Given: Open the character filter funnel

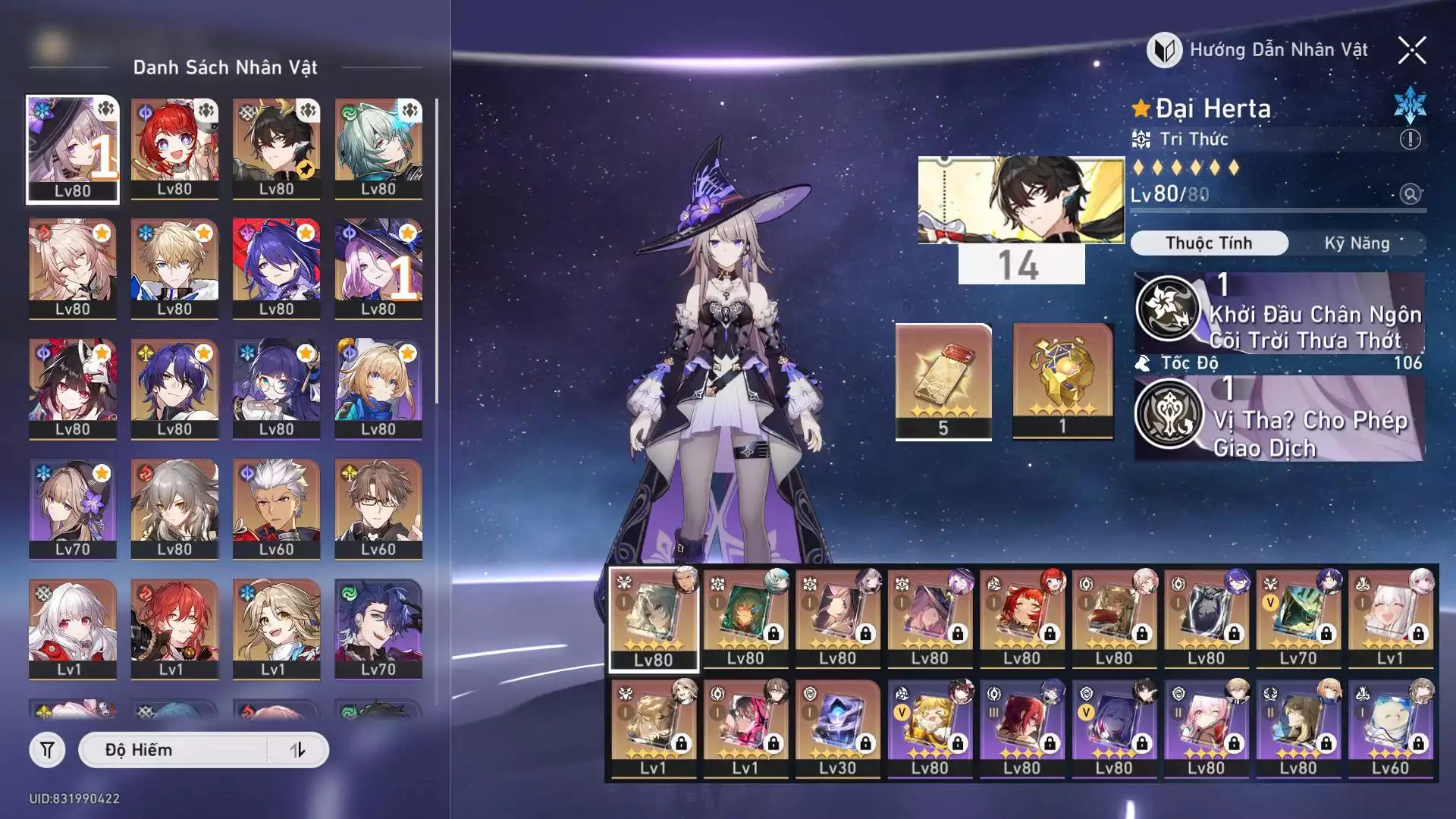Looking at the screenshot, I should coord(47,750).
